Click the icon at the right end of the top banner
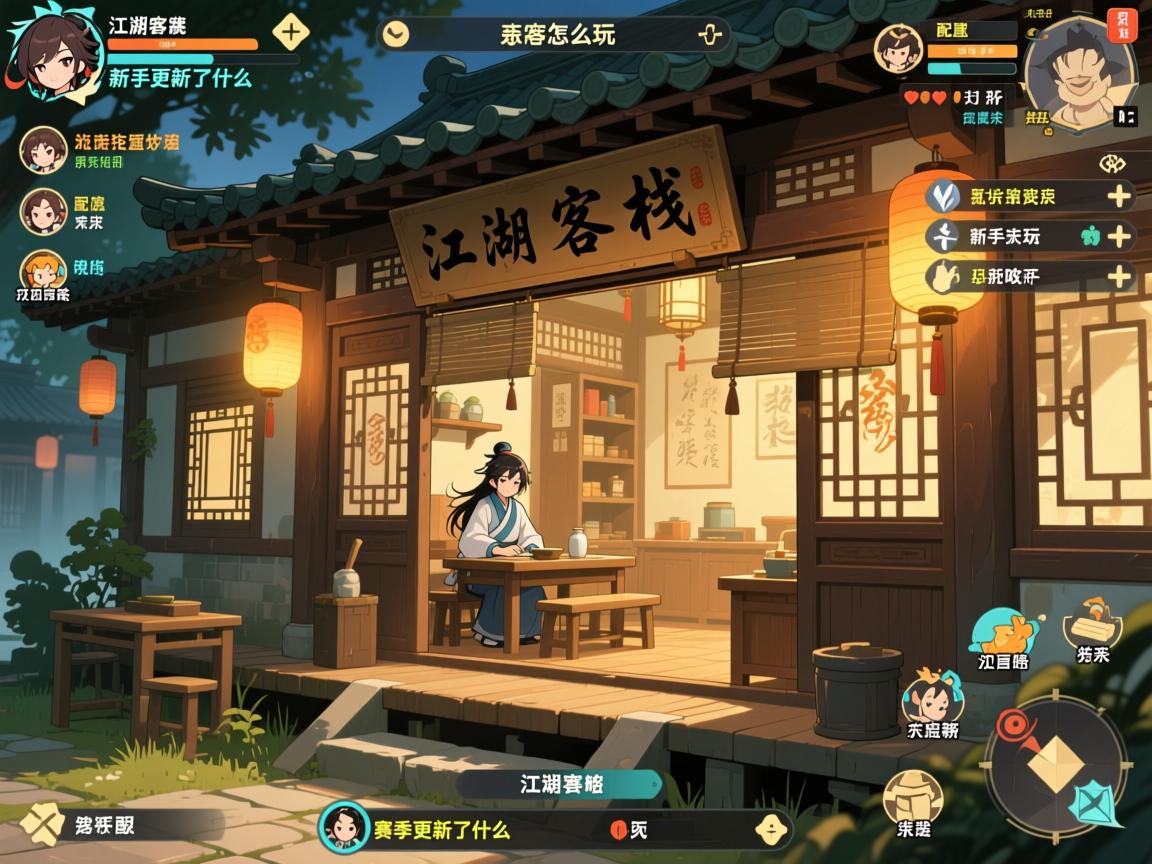The image size is (1152, 864). click(x=709, y=35)
